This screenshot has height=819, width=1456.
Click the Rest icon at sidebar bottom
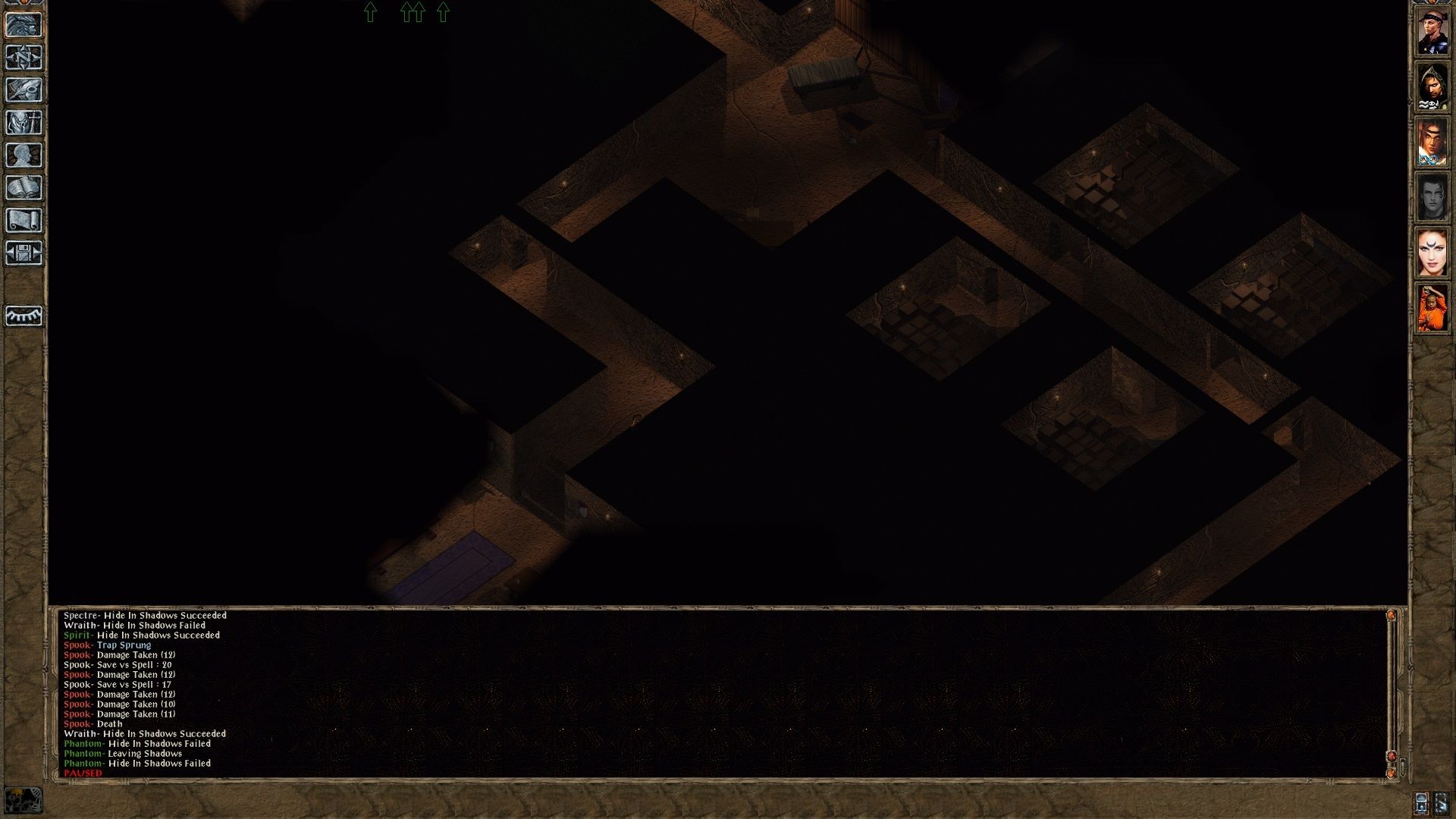click(x=24, y=316)
